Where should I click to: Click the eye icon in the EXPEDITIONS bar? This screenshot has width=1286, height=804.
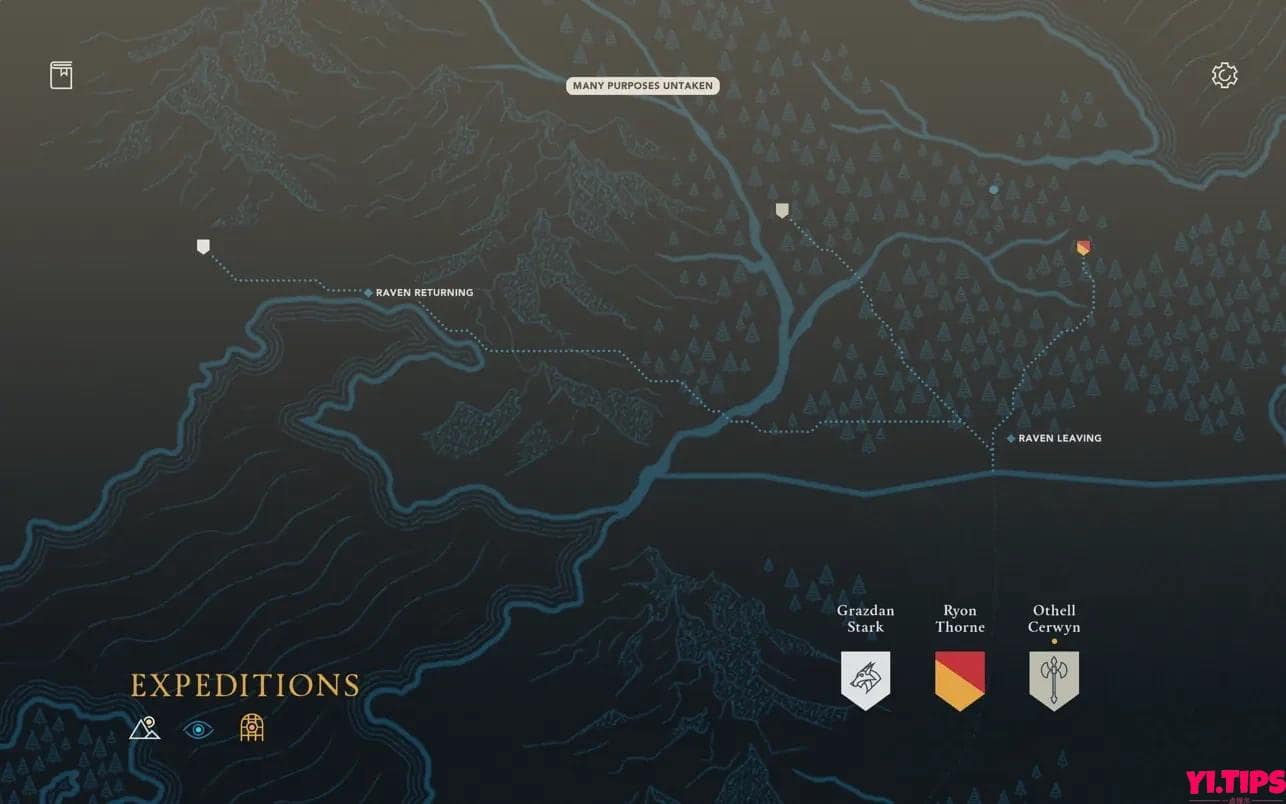[198, 729]
